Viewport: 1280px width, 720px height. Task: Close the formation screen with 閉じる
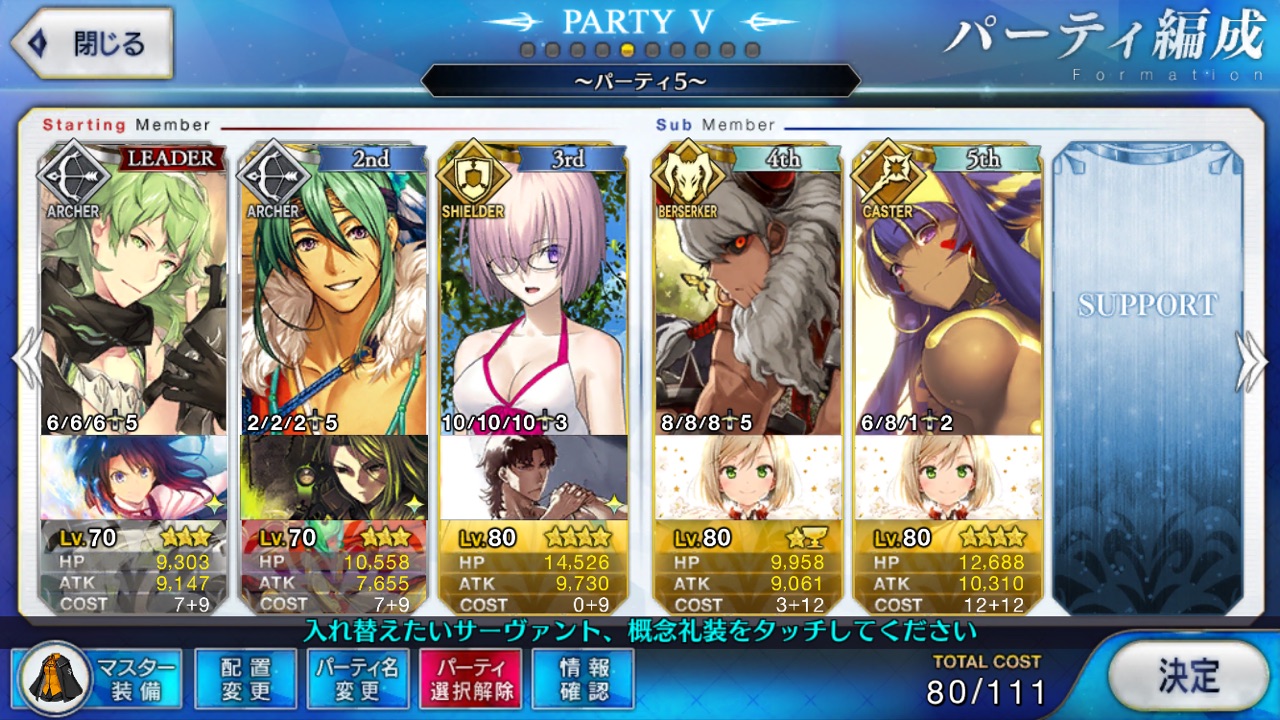pos(92,44)
